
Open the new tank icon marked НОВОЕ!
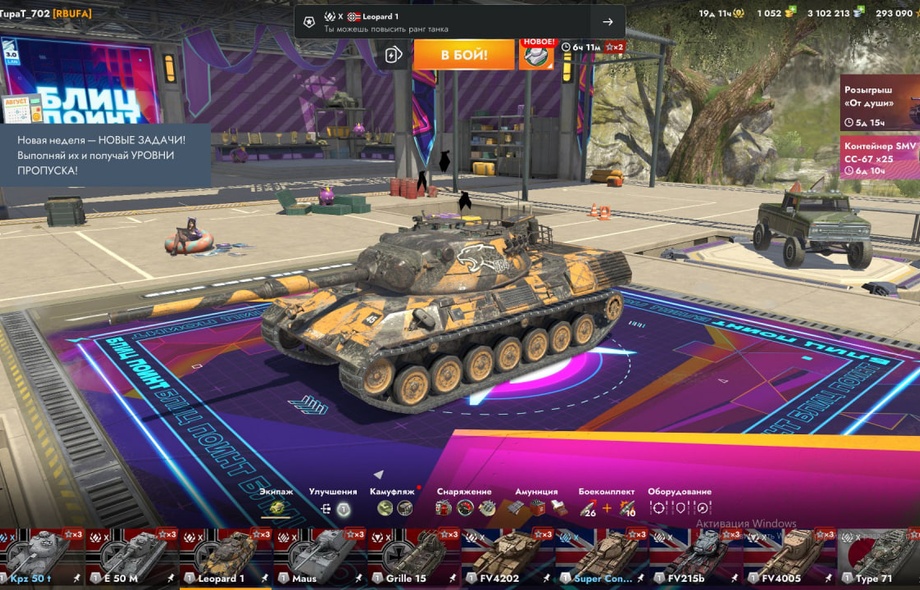[x=536, y=54]
